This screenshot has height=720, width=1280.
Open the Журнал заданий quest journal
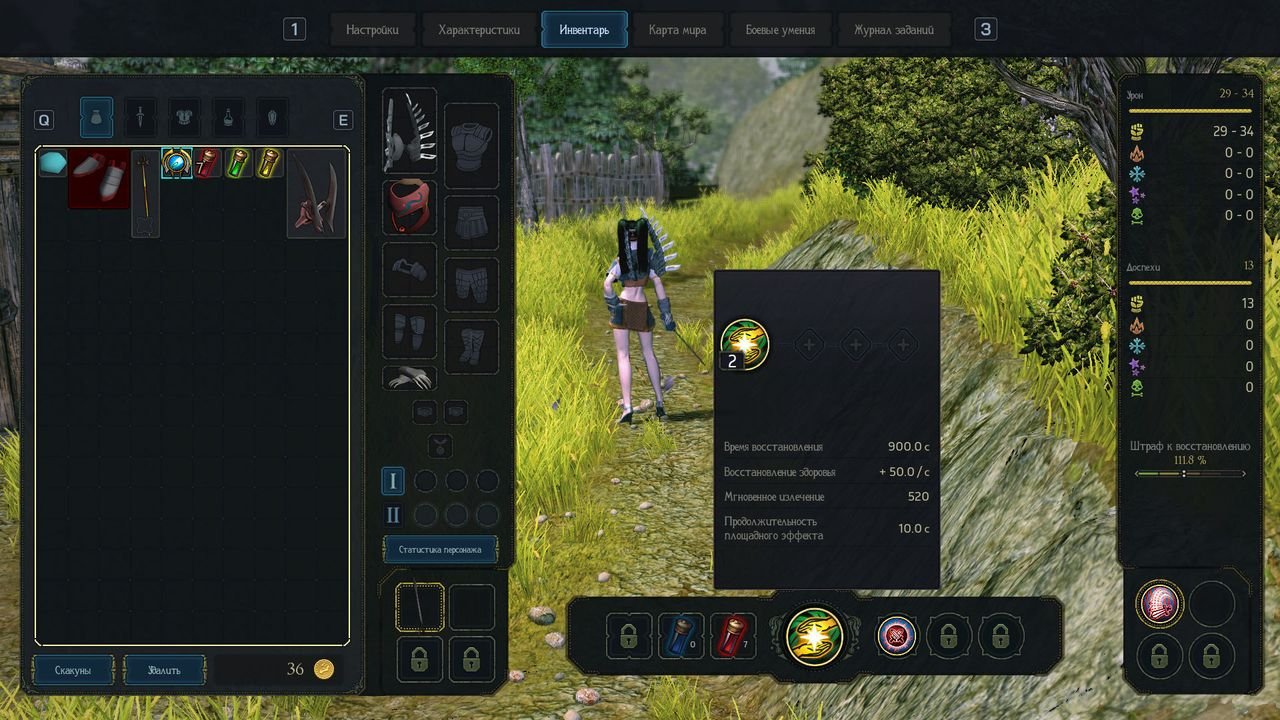[x=894, y=30]
